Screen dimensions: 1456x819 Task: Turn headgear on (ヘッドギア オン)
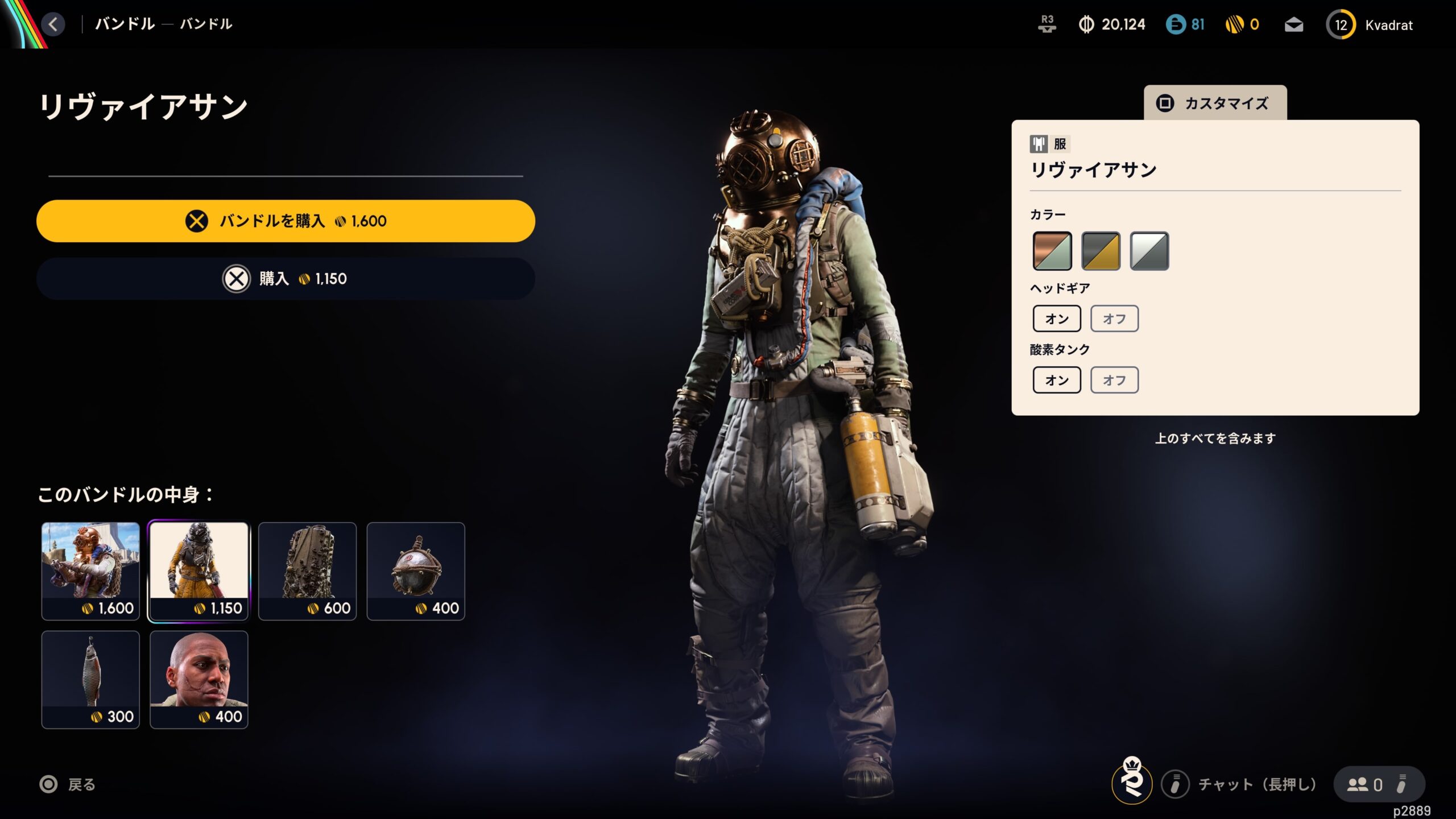coord(1057,318)
